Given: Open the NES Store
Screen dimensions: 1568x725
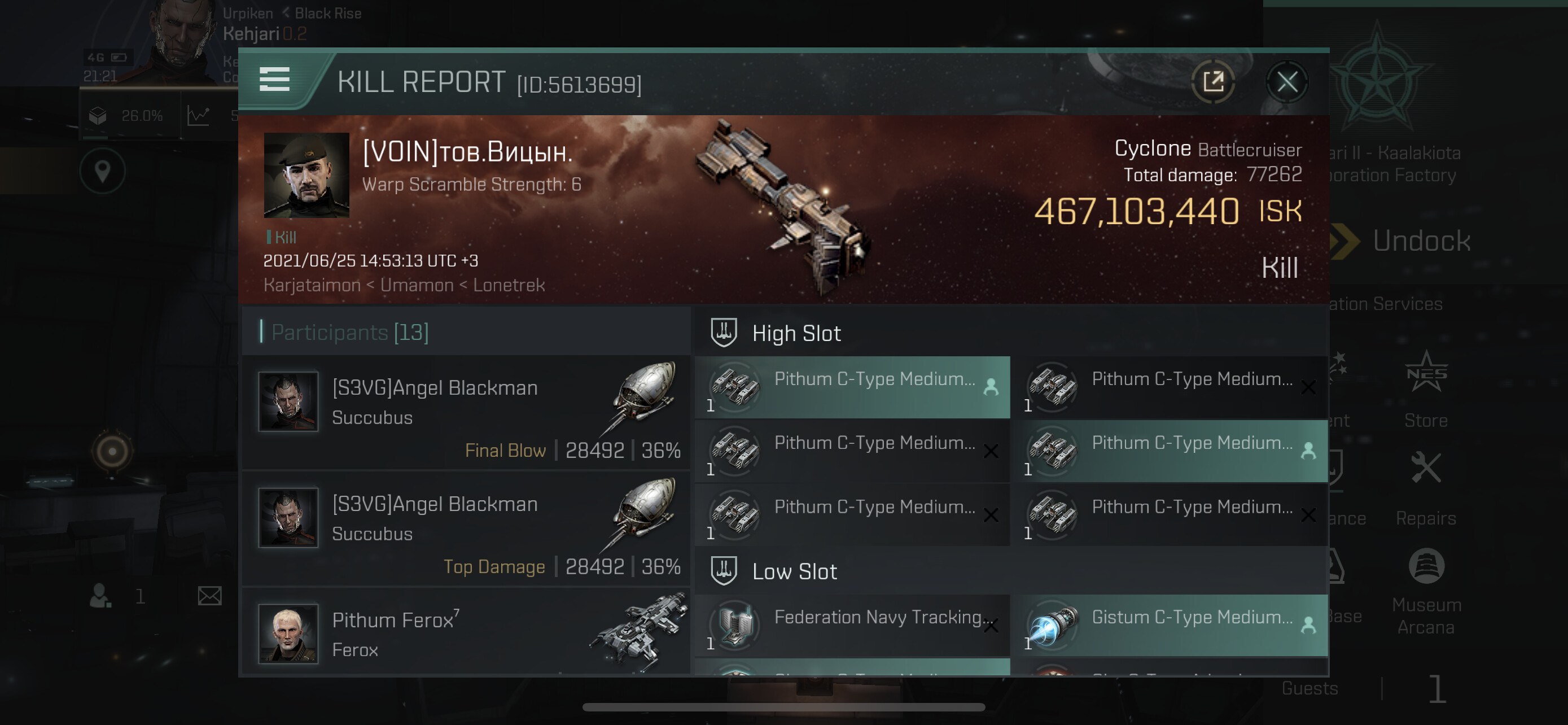Looking at the screenshot, I should [1426, 390].
